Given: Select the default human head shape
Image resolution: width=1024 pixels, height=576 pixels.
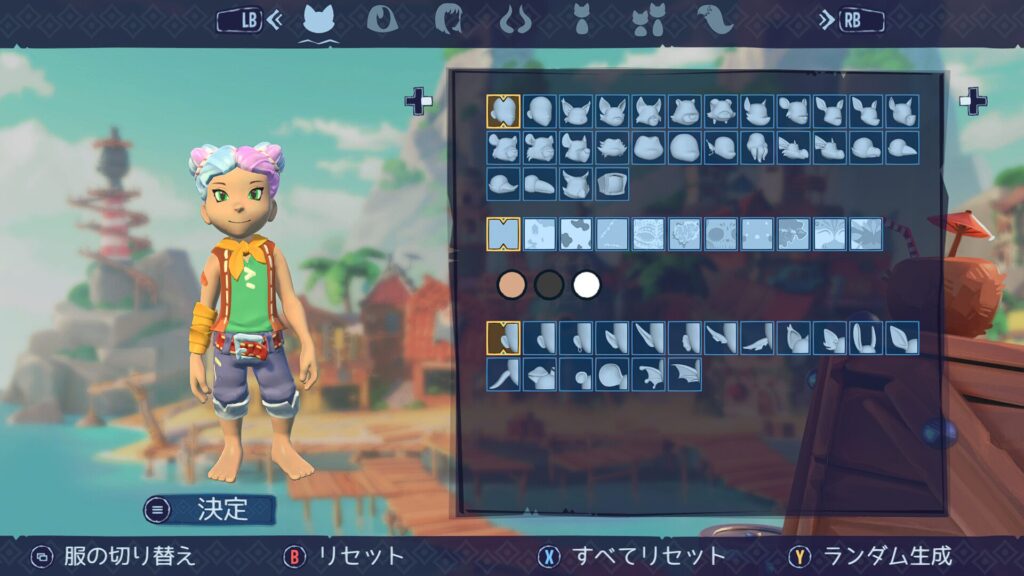Looking at the screenshot, I should point(503,111).
